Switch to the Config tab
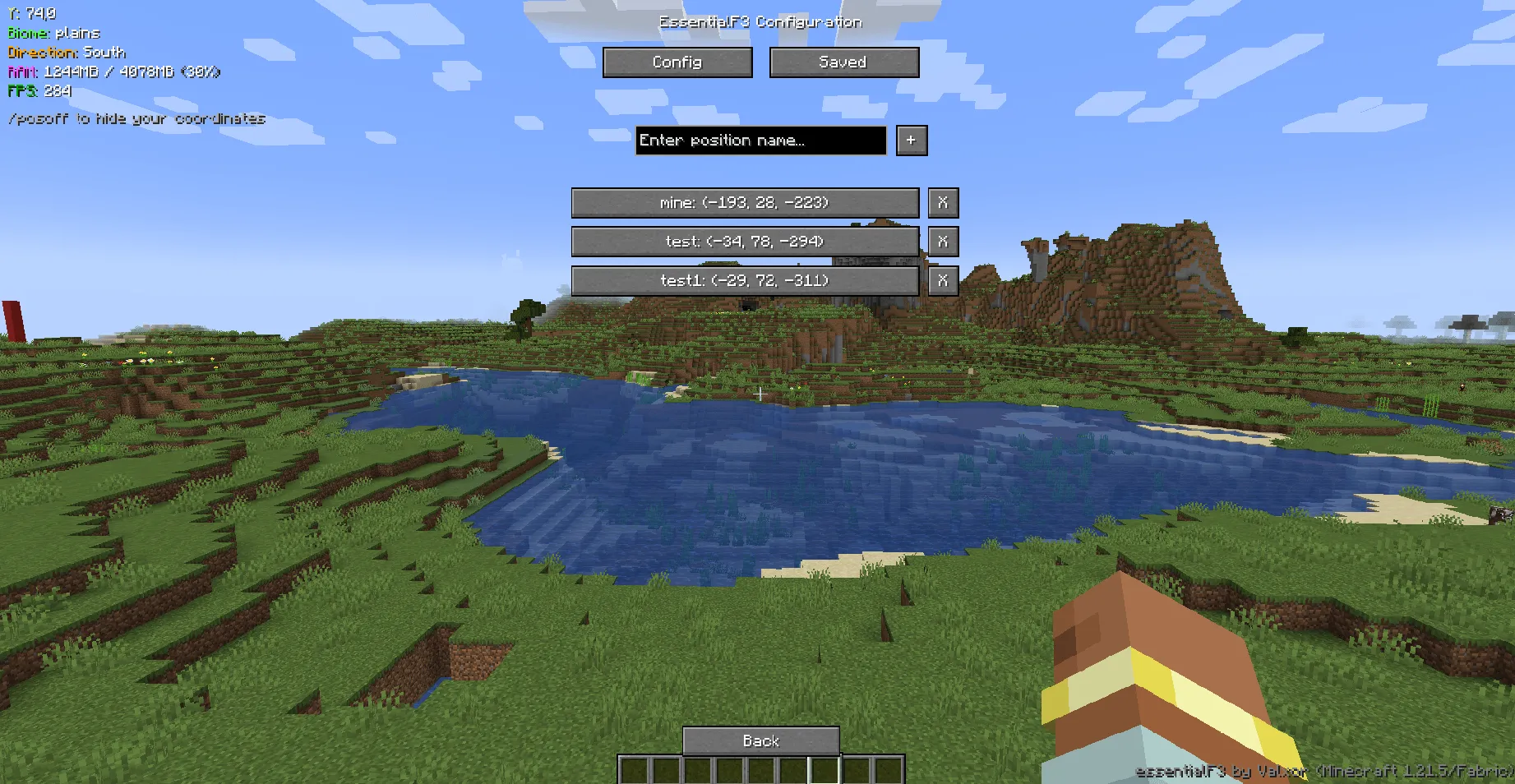The image size is (1515, 784). click(x=677, y=62)
